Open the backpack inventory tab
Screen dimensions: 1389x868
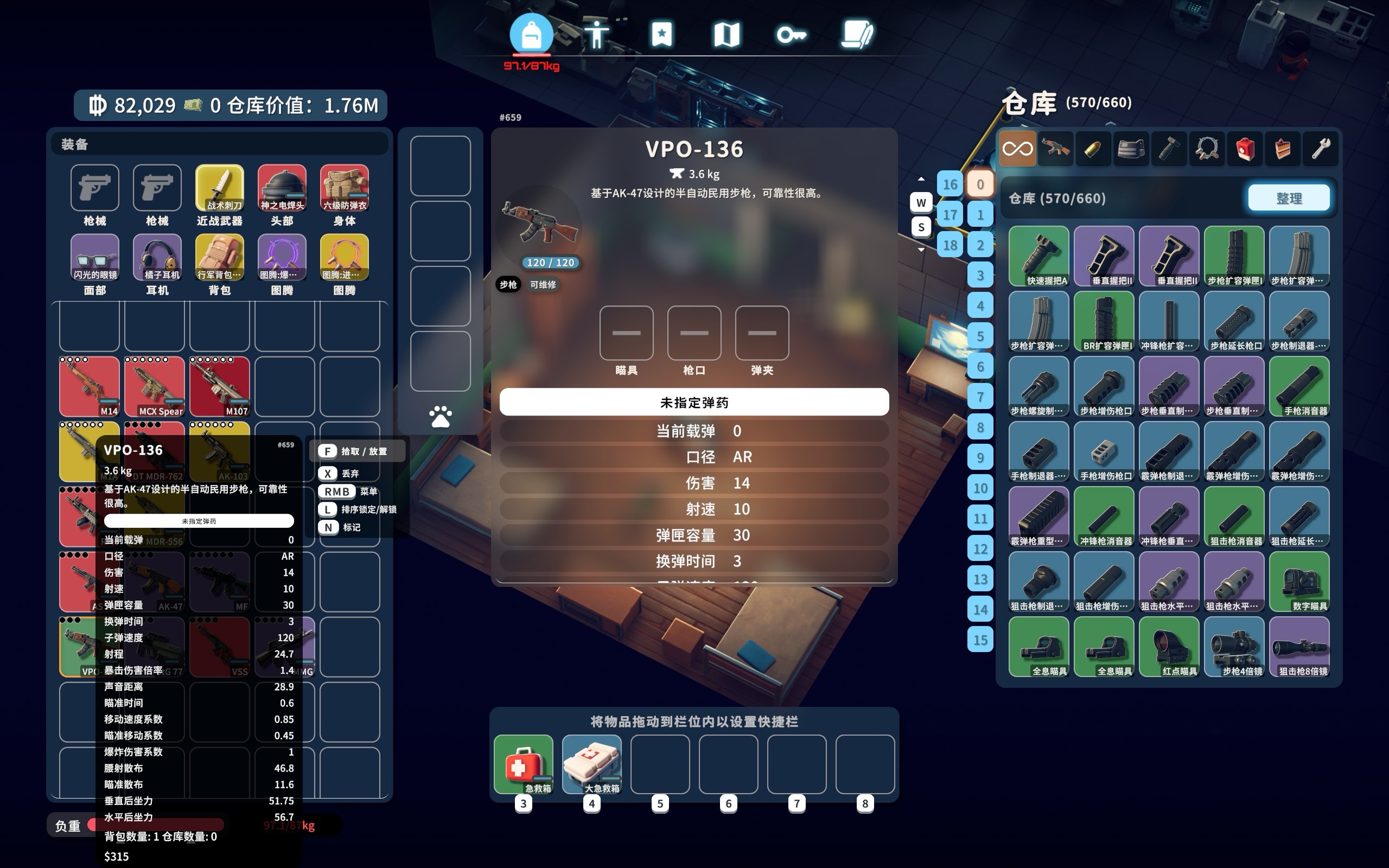(x=531, y=35)
